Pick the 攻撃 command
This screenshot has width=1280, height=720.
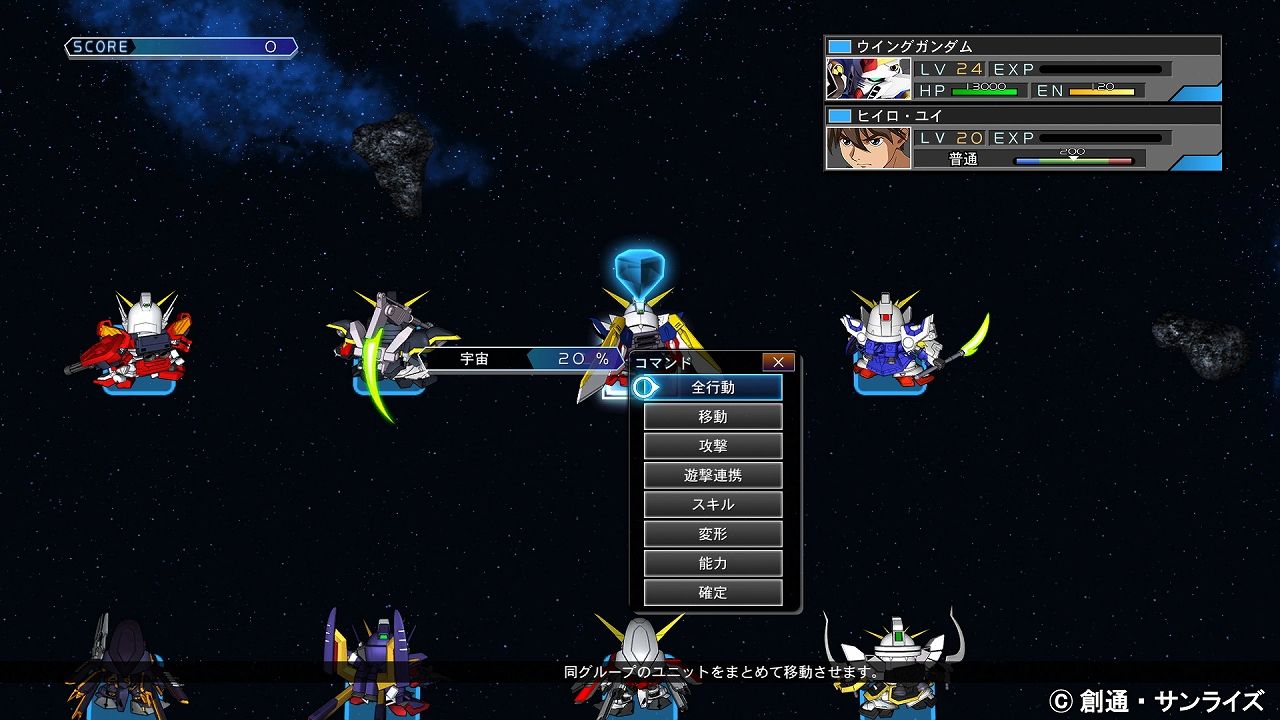click(713, 446)
